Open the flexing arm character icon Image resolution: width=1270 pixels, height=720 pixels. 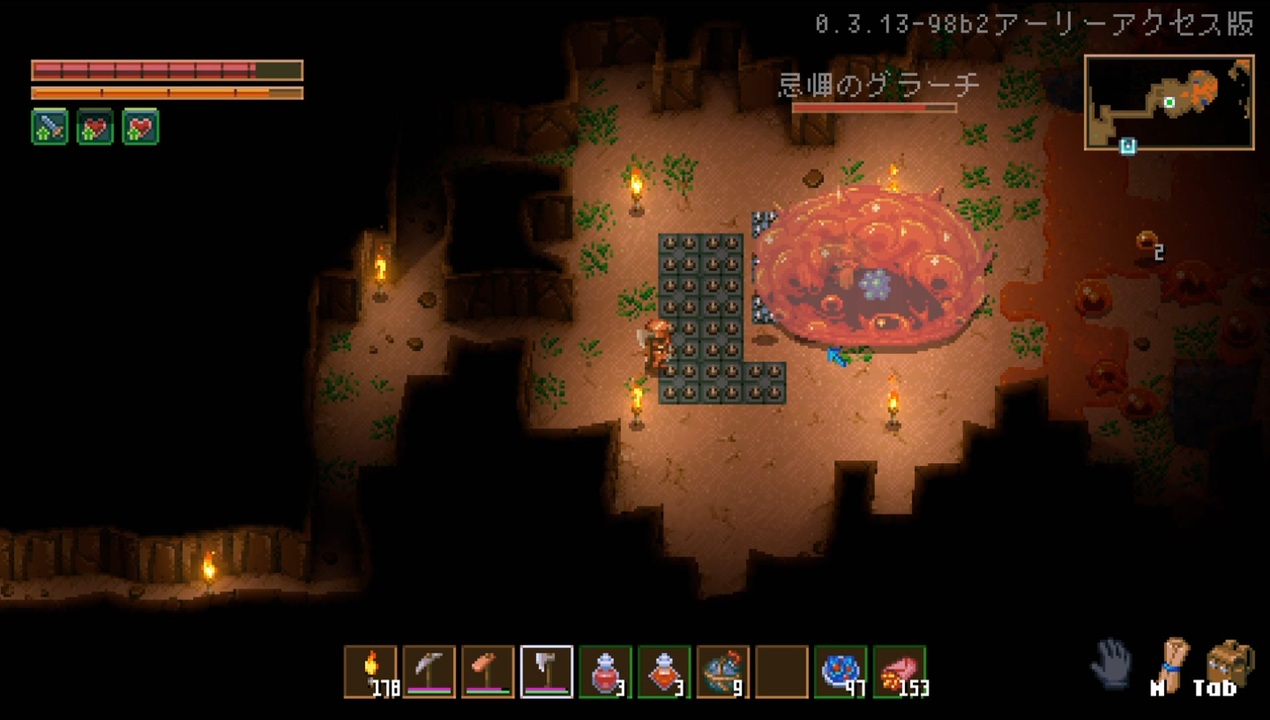pos(1172,662)
